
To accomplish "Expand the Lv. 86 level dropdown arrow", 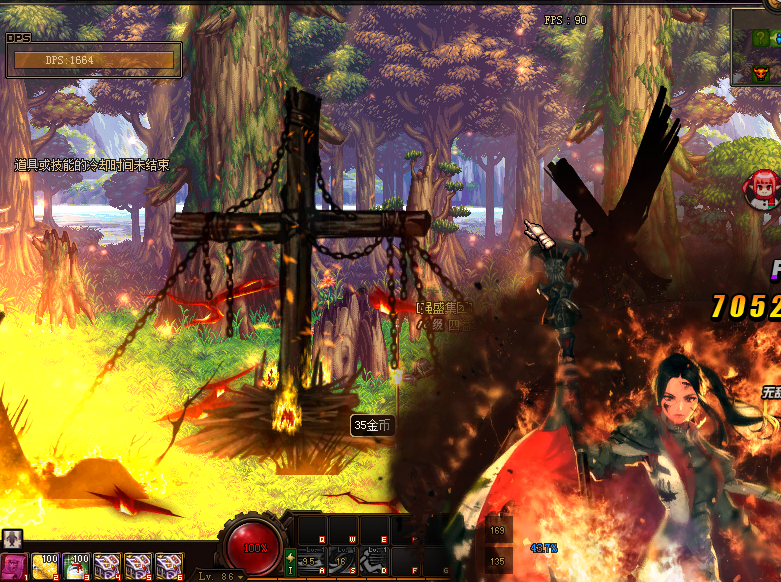I will coord(241,576).
